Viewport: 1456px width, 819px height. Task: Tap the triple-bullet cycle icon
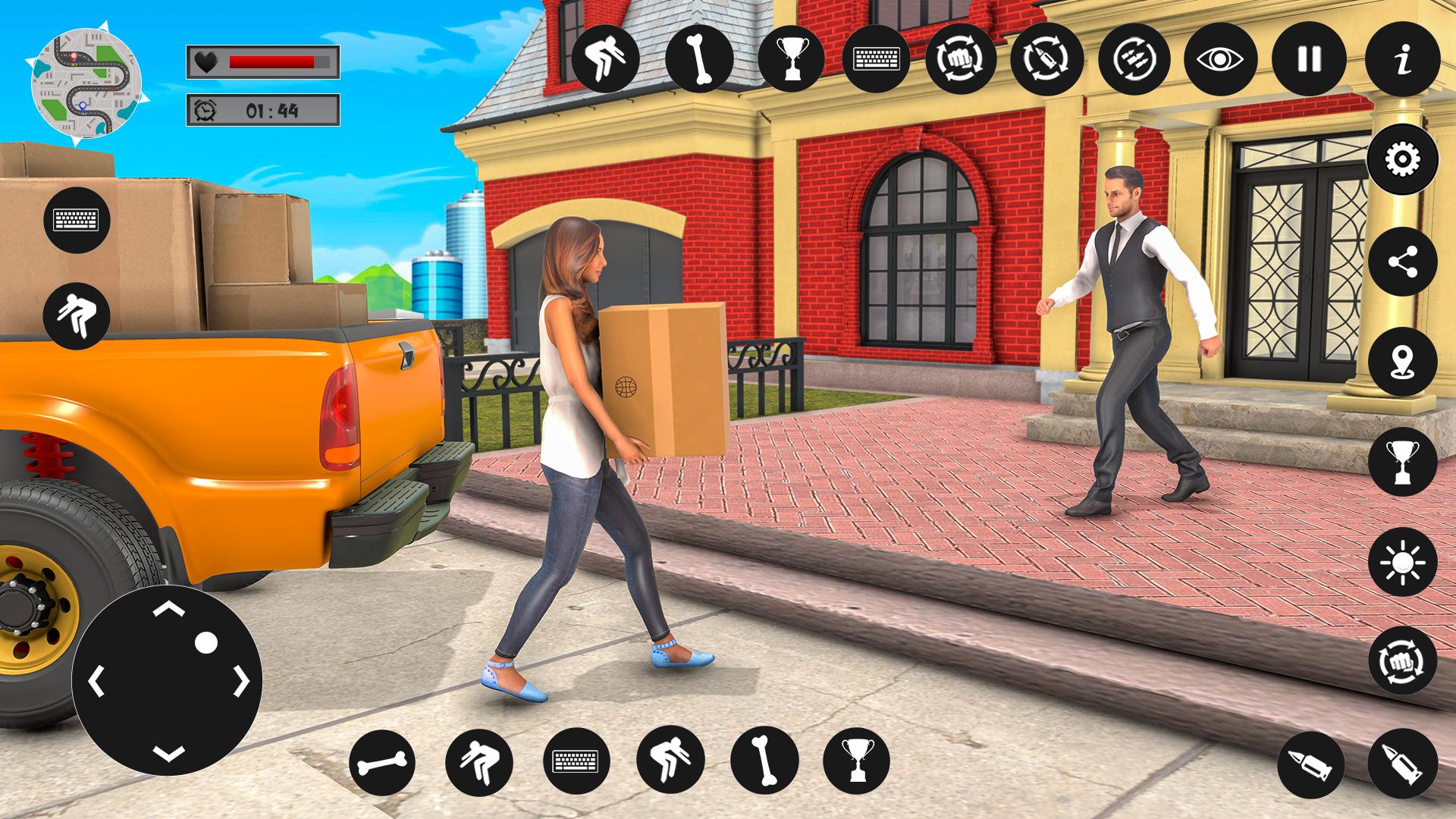click(1135, 59)
